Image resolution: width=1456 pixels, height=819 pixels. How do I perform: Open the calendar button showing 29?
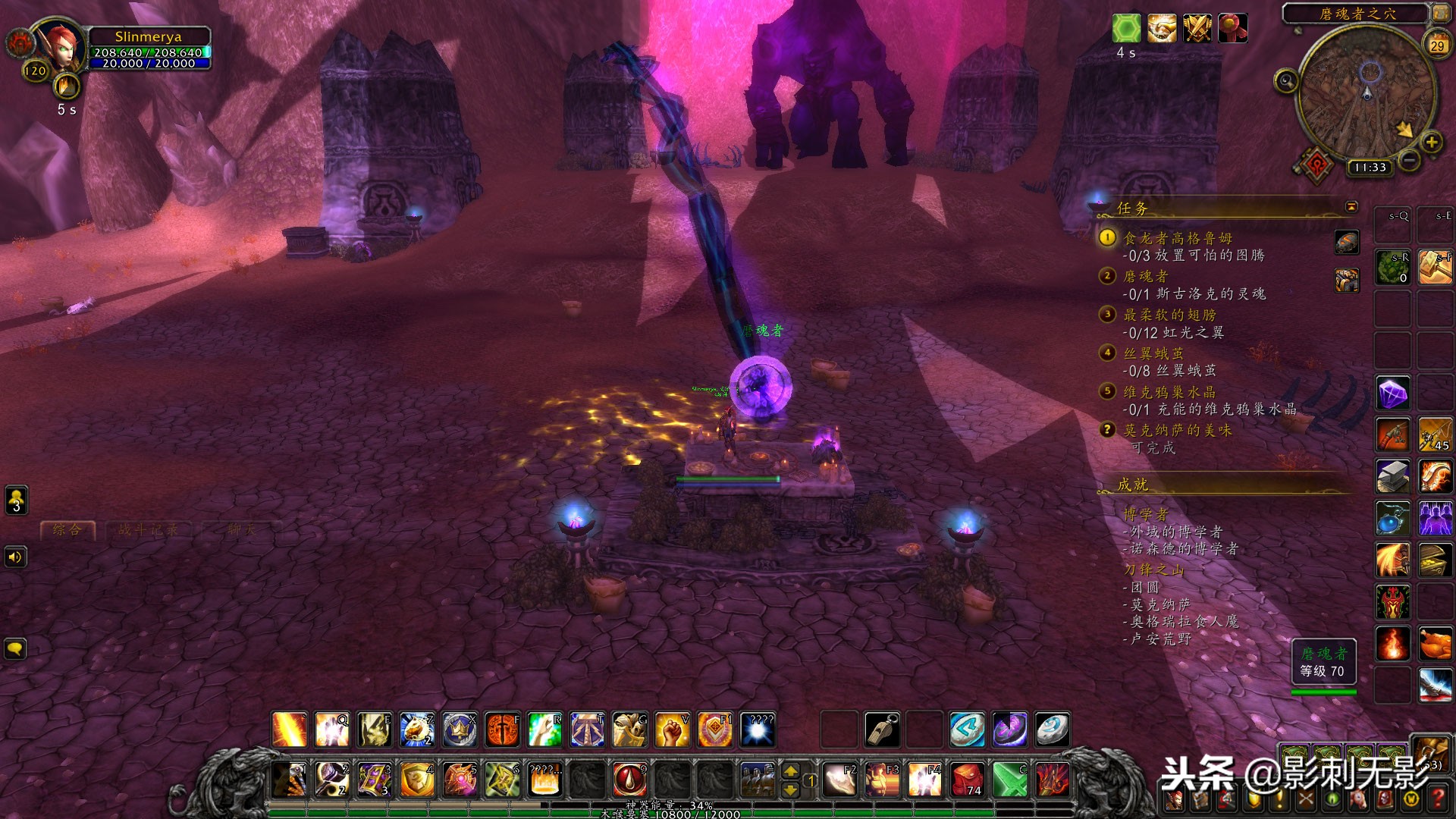[x=1437, y=45]
